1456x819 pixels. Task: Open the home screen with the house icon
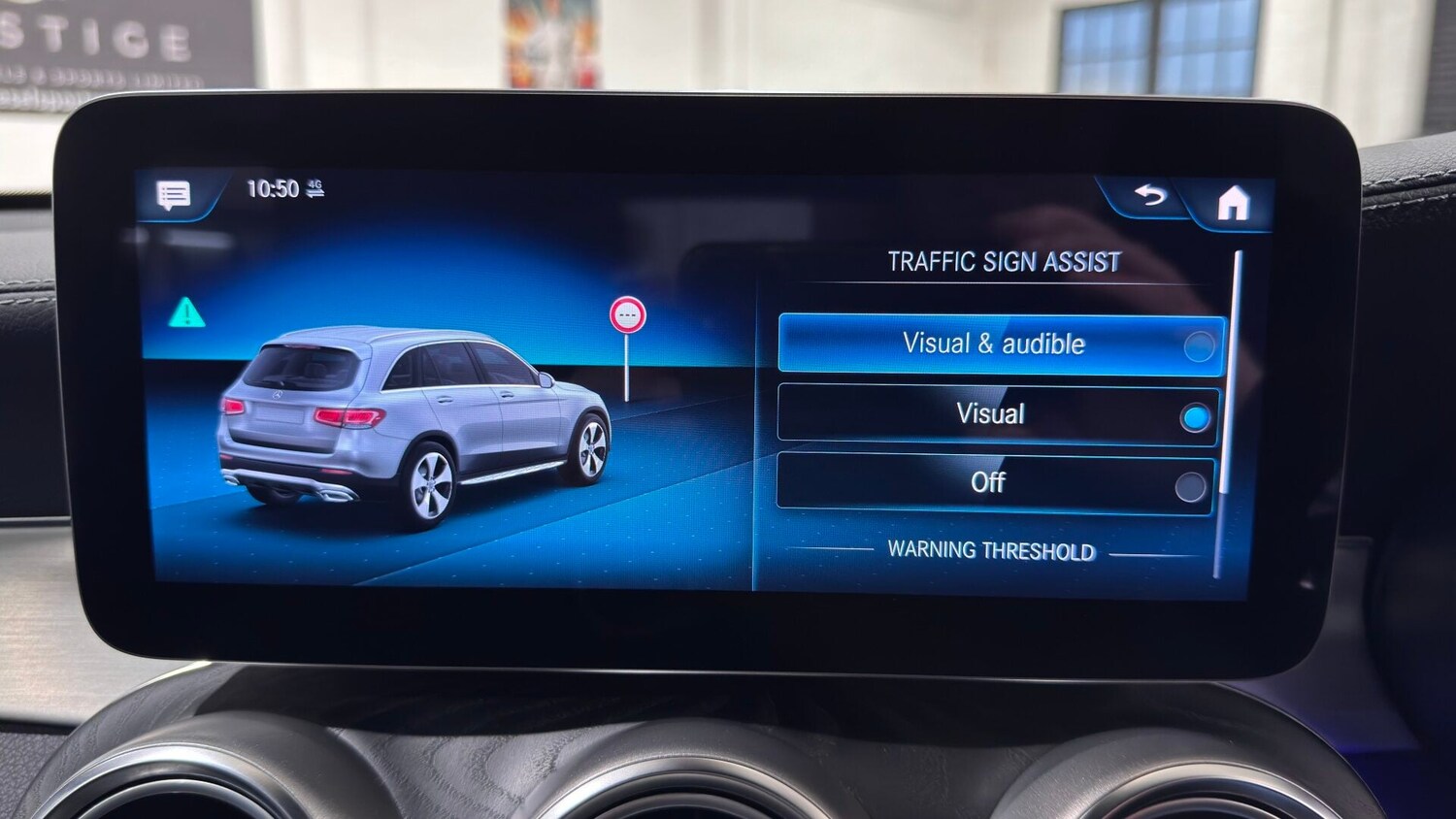tap(1235, 203)
